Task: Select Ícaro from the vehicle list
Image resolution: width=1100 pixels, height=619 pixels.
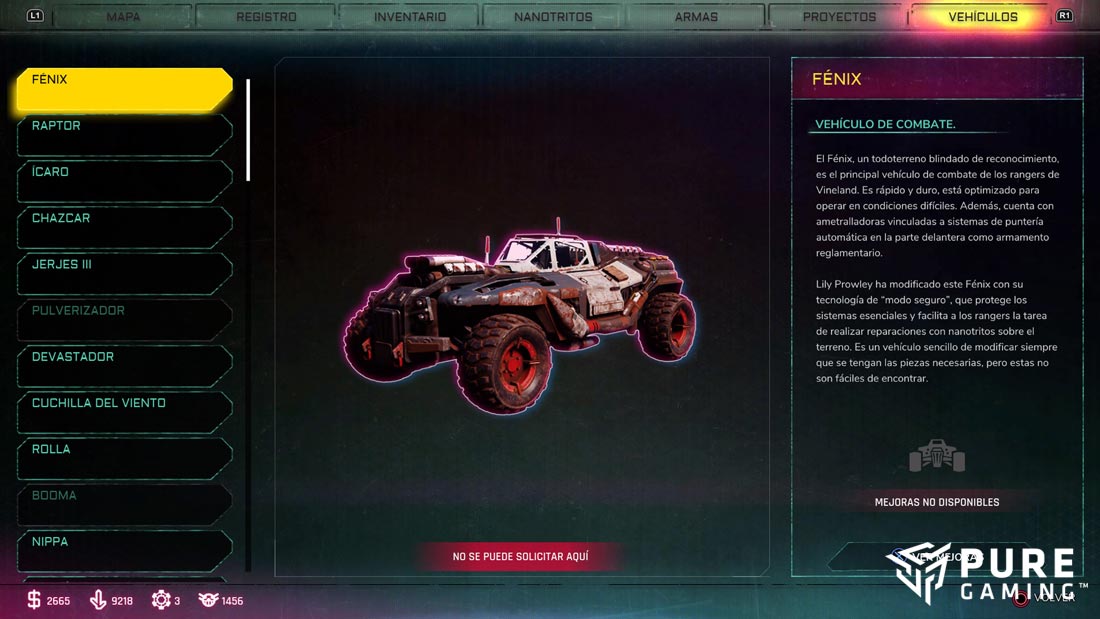Action: tap(124, 181)
